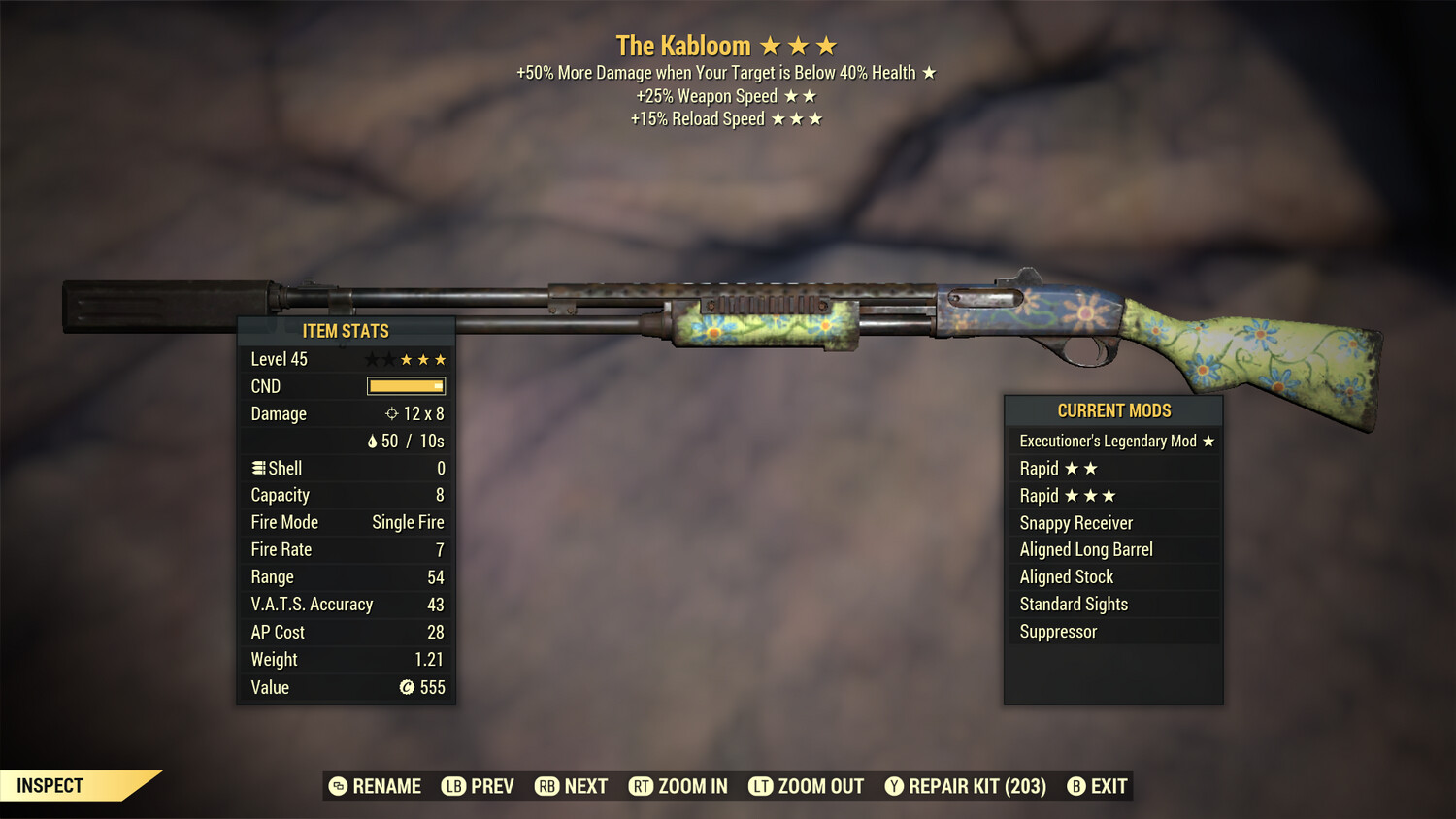Image resolution: width=1456 pixels, height=819 pixels.
Task: Click the droplet icon beside 50/10s
Action: 374,441
